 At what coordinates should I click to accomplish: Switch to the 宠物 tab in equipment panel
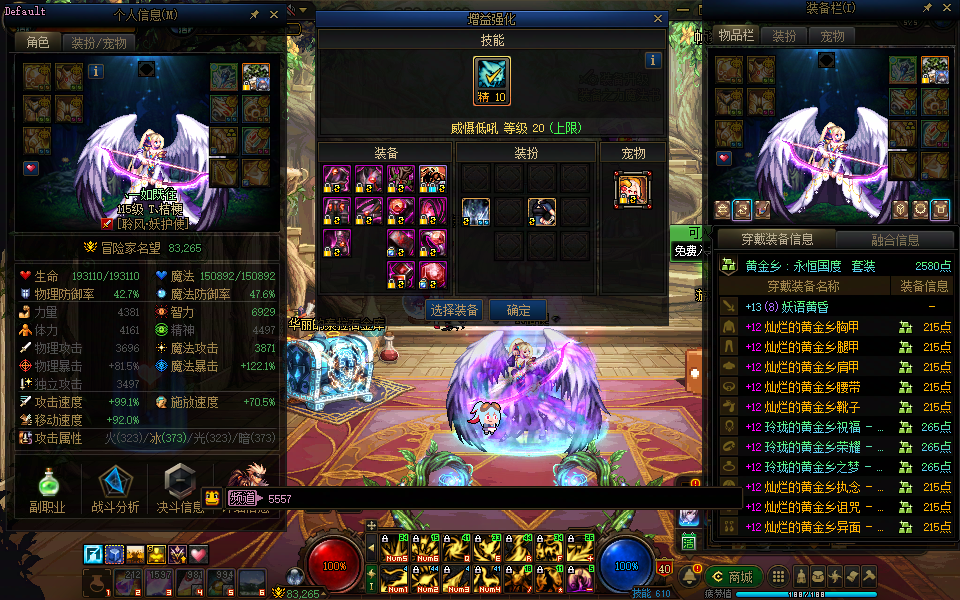(832, 35)
